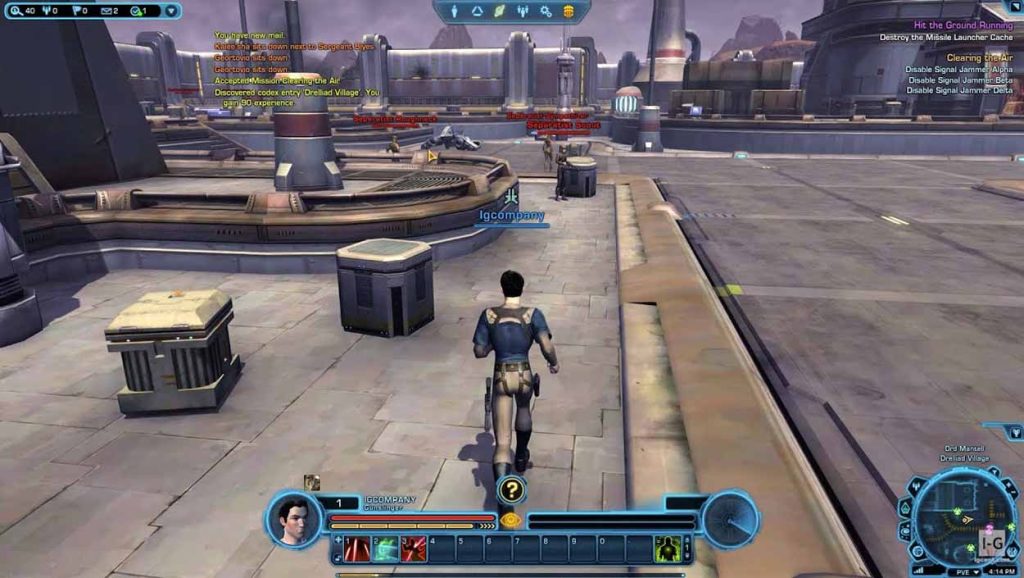Open the green planet map icon
Image resolution: width=1024 pixels, height=578 pixels.
(500, 11)
